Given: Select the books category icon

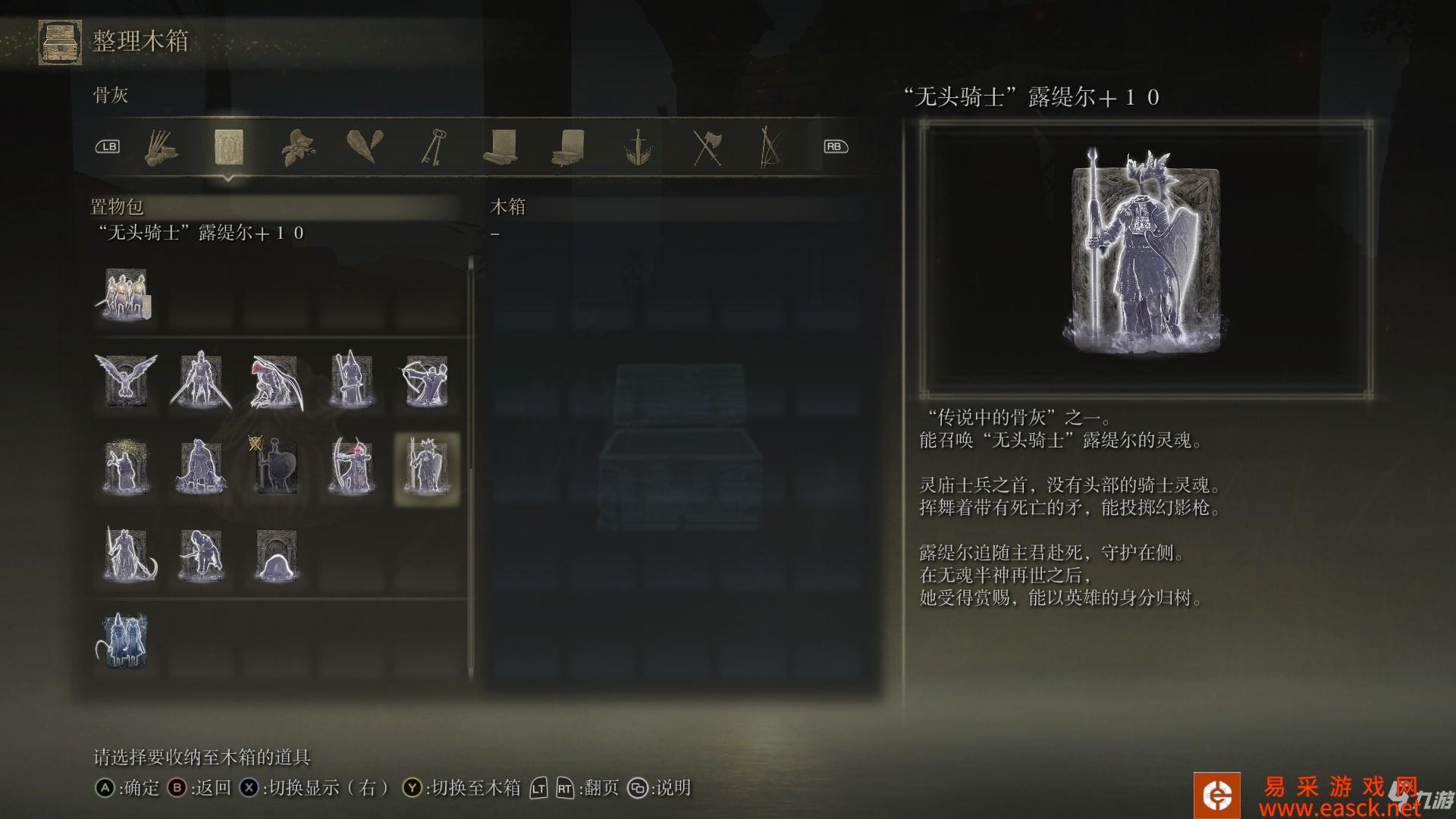Looking at the screenshot, I should tap(571, 148).
